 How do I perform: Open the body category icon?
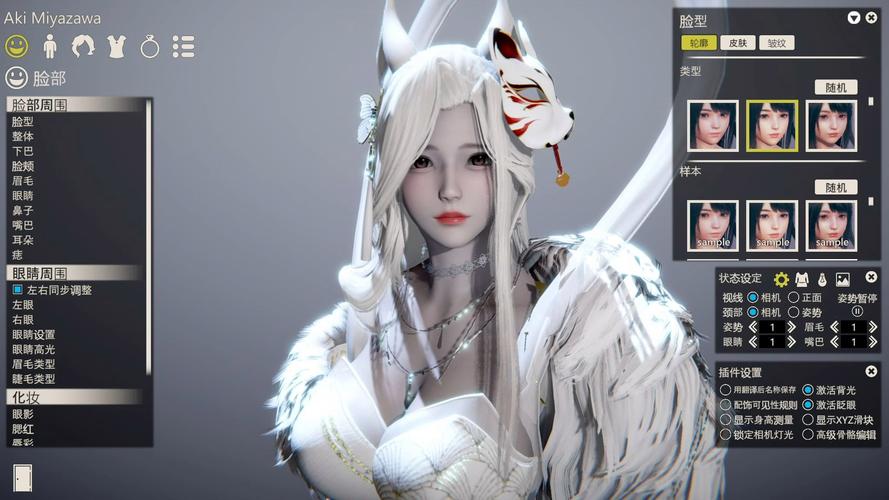pos(49,46)
